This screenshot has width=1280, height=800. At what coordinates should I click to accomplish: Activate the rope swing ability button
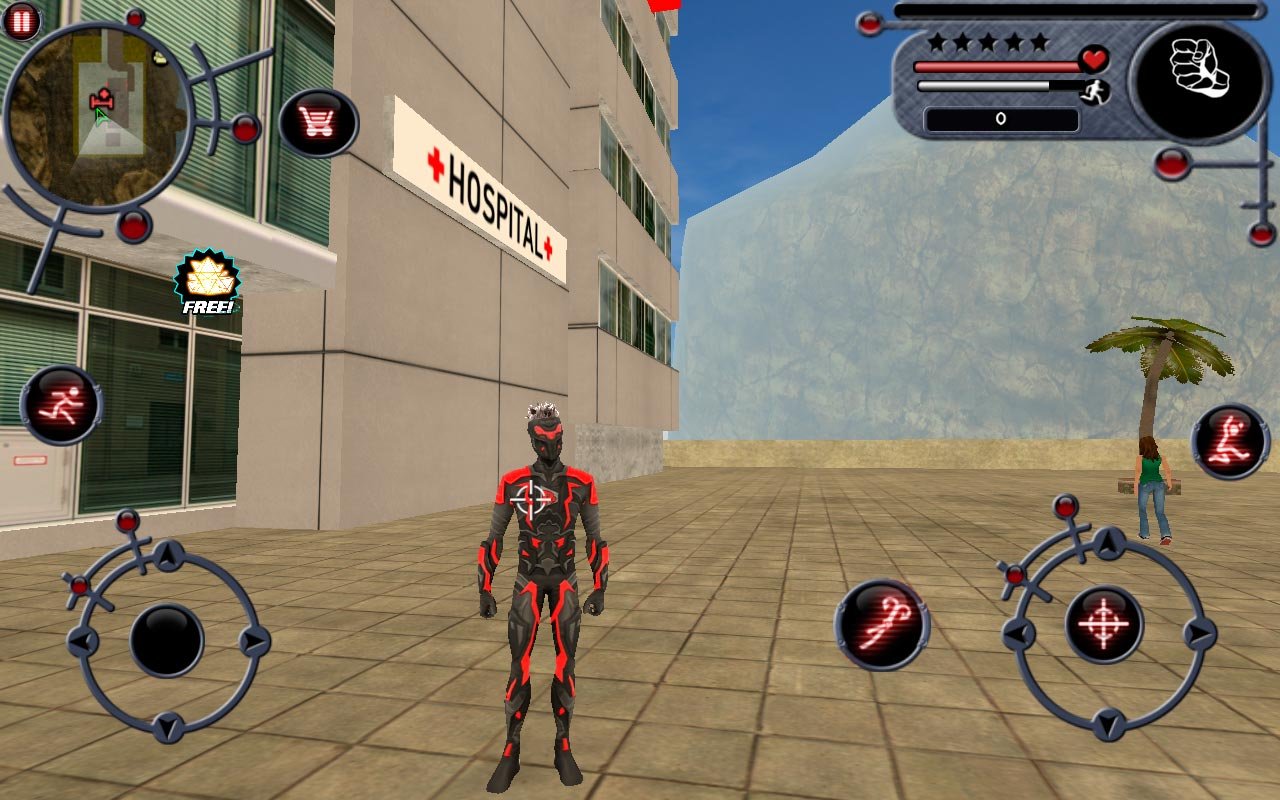[x=882, y=625]
